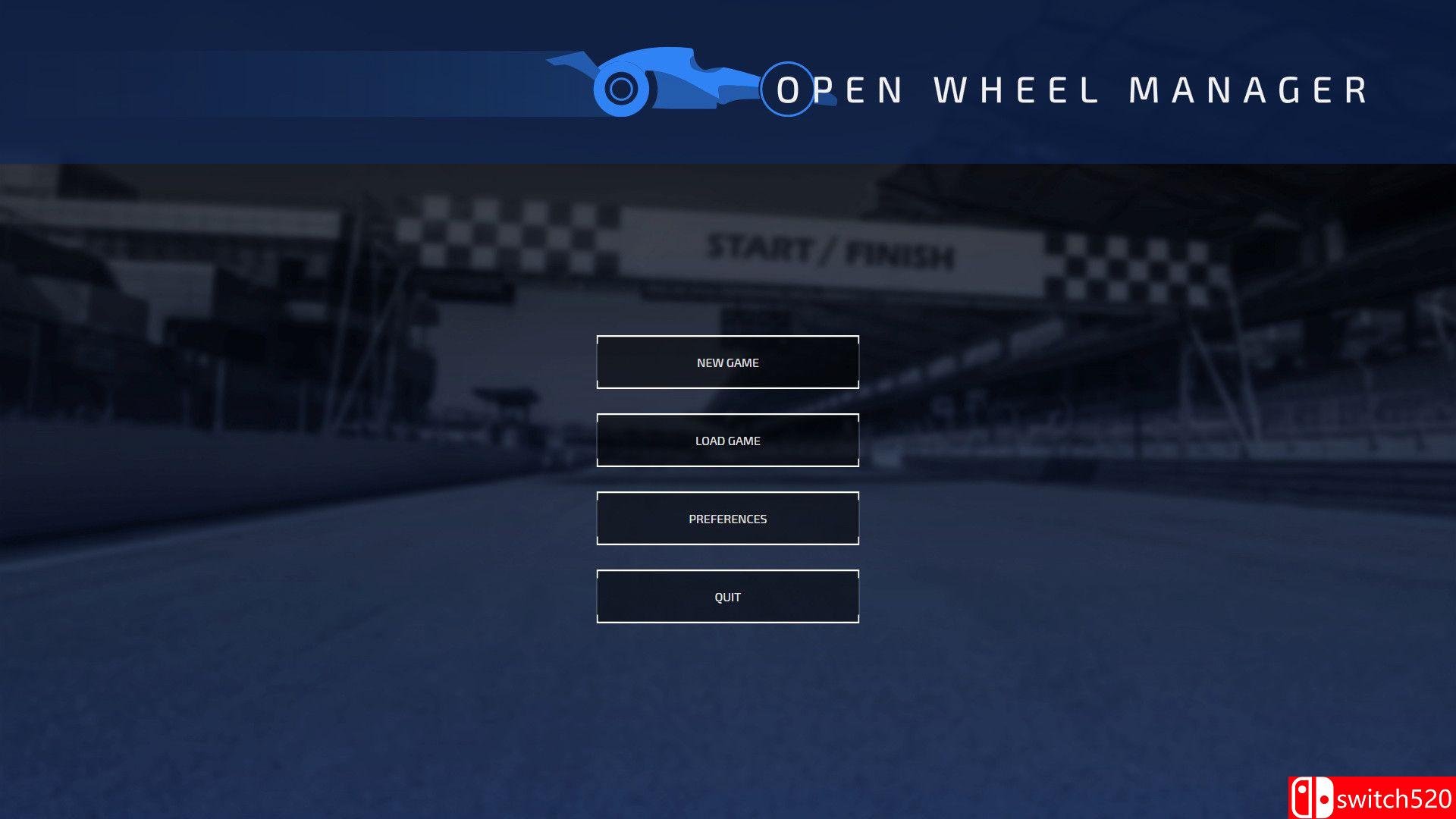This screenshot has width=1456, height=819.
Task: Start a new game
Action: point(727,362)
